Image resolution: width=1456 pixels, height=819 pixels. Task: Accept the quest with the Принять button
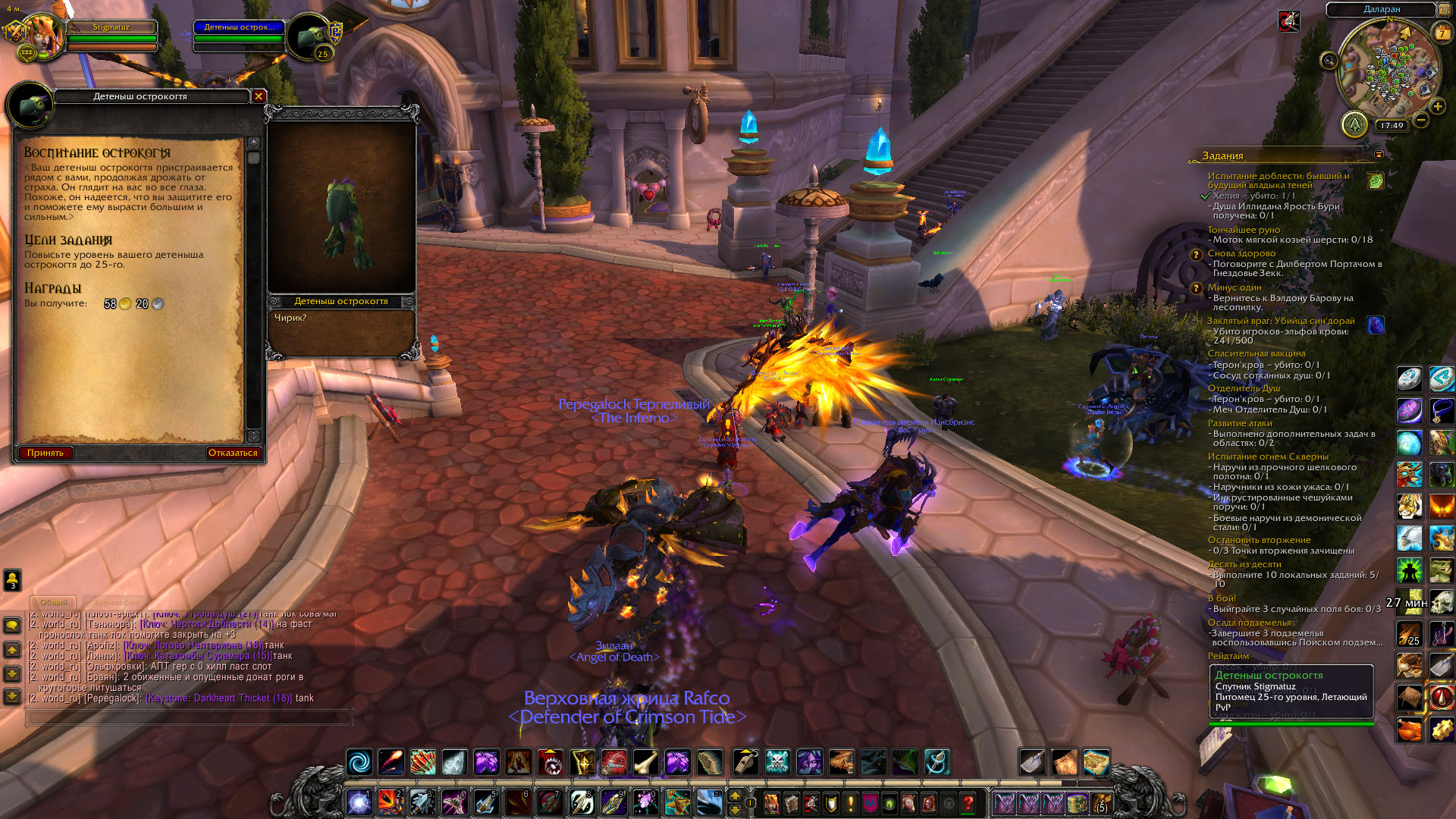click(x=45, y=453)
